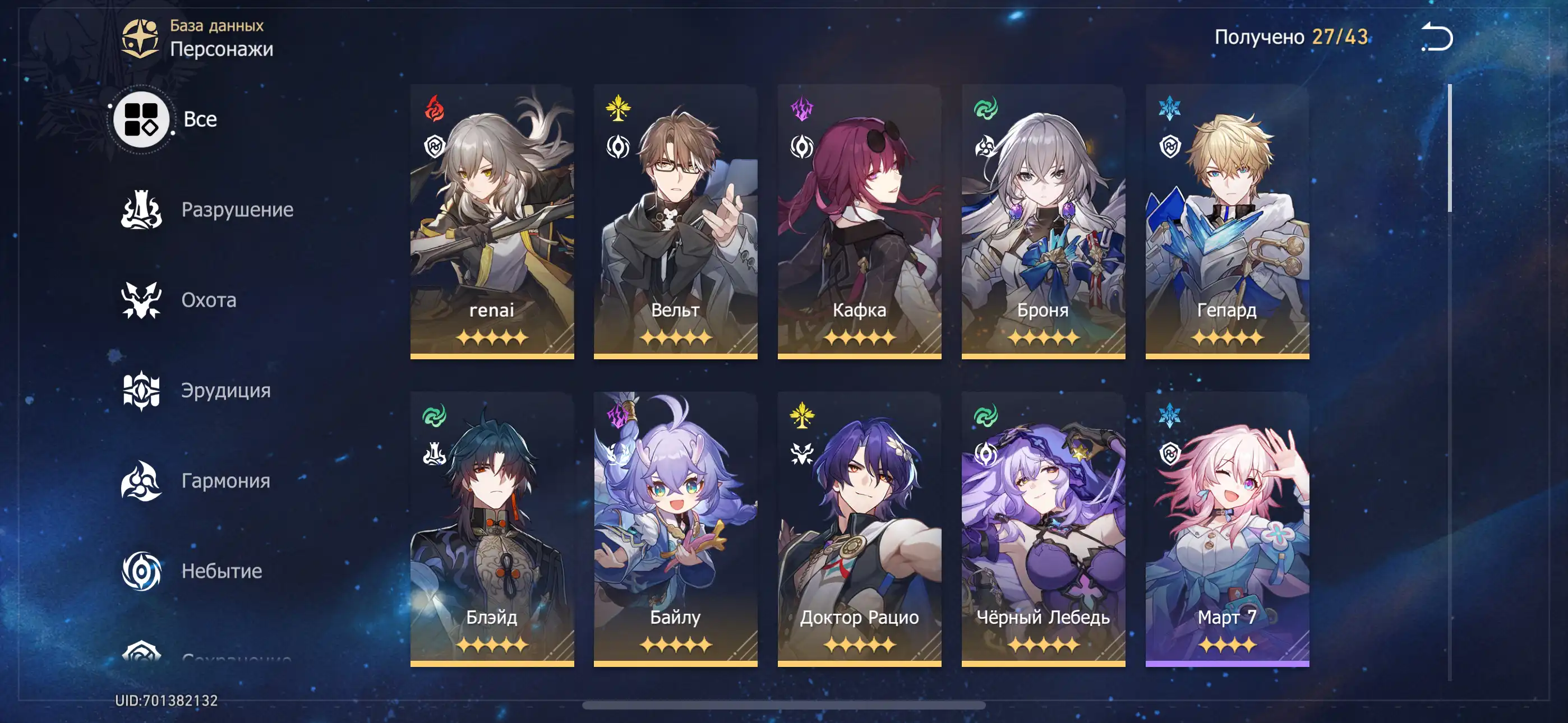The width and height of the screenshot is (1568, 723).
Task: Open the Март 7 character card
Action: click(1227, 529)
